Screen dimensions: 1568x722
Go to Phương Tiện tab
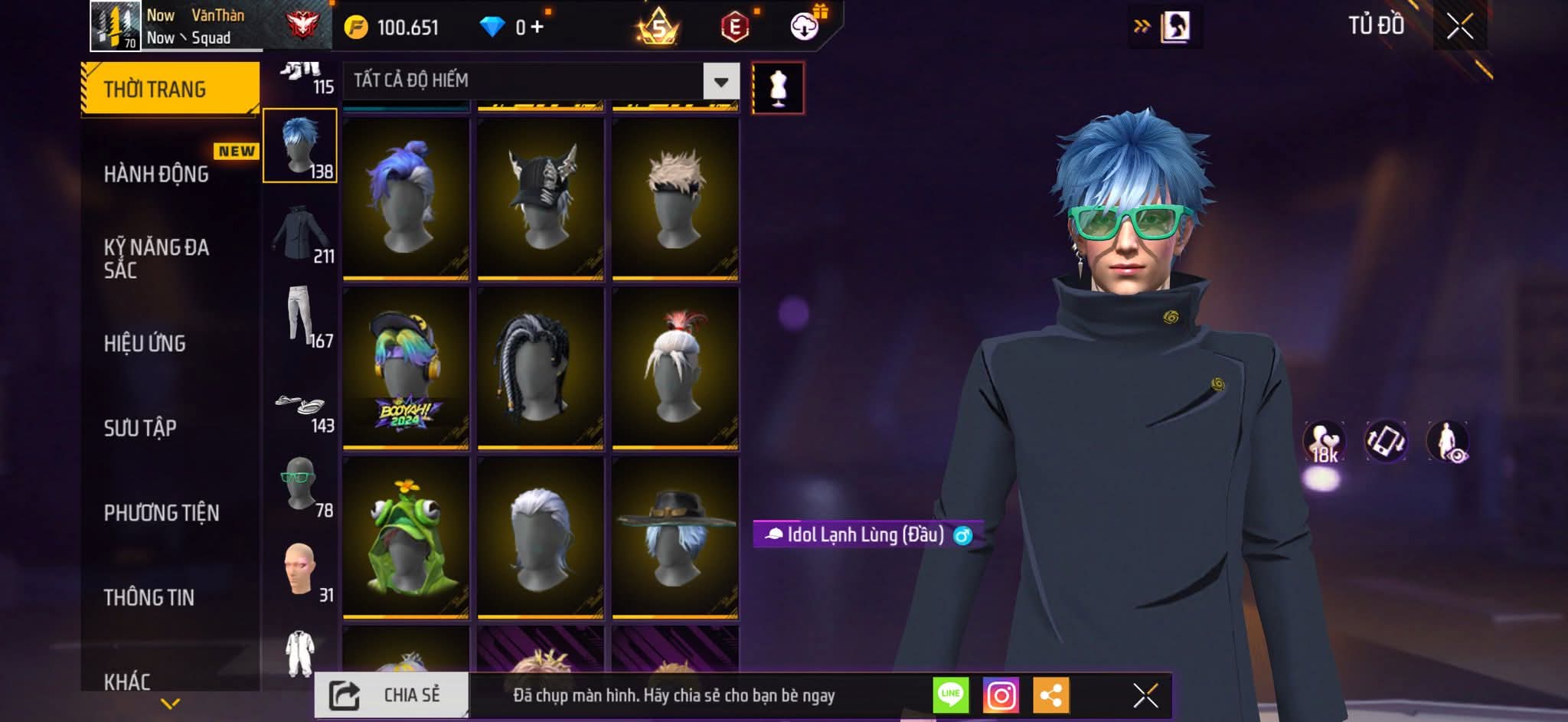click(162, 512)
